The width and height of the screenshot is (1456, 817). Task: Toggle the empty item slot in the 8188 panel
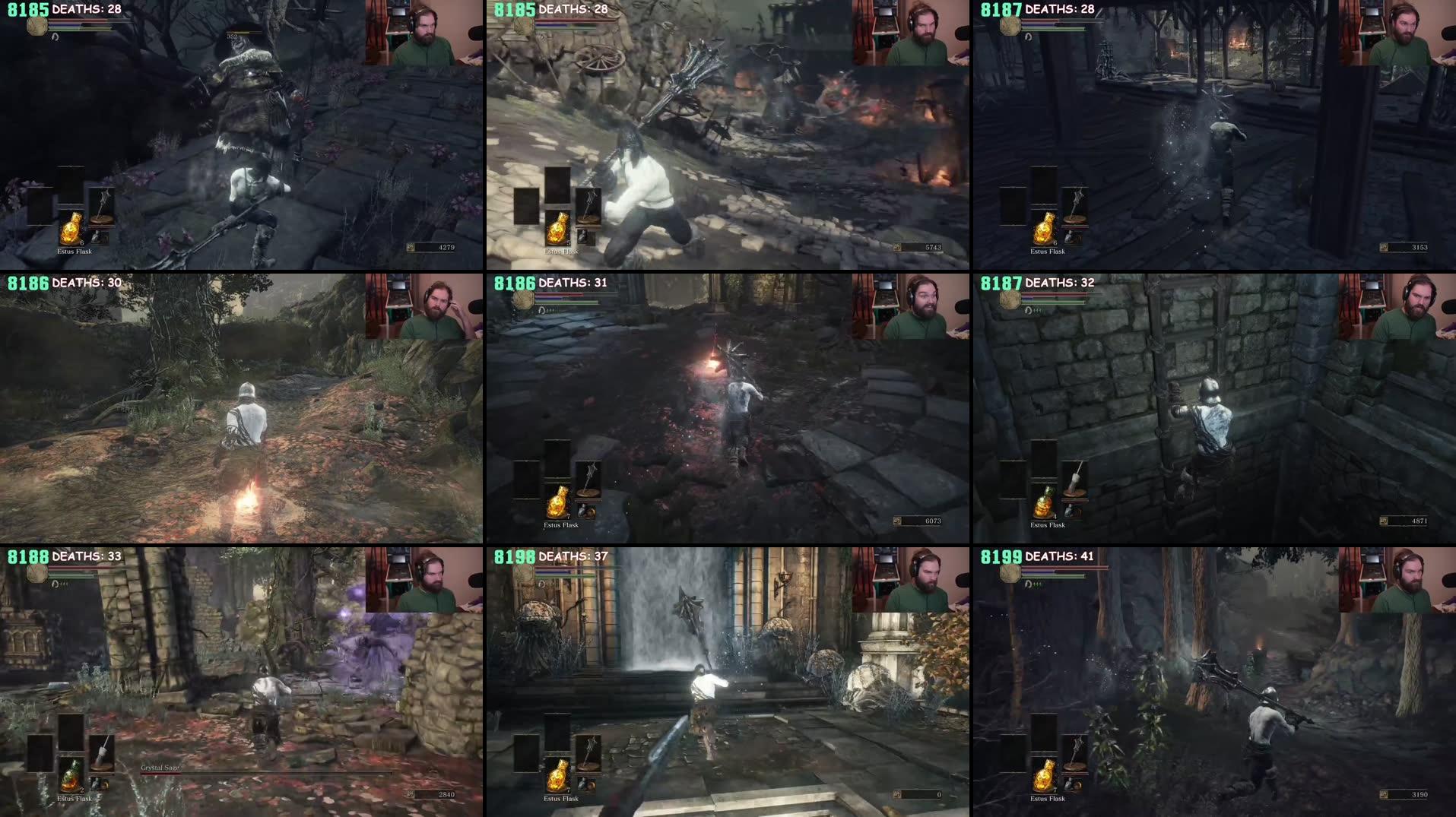coord(40,752)
